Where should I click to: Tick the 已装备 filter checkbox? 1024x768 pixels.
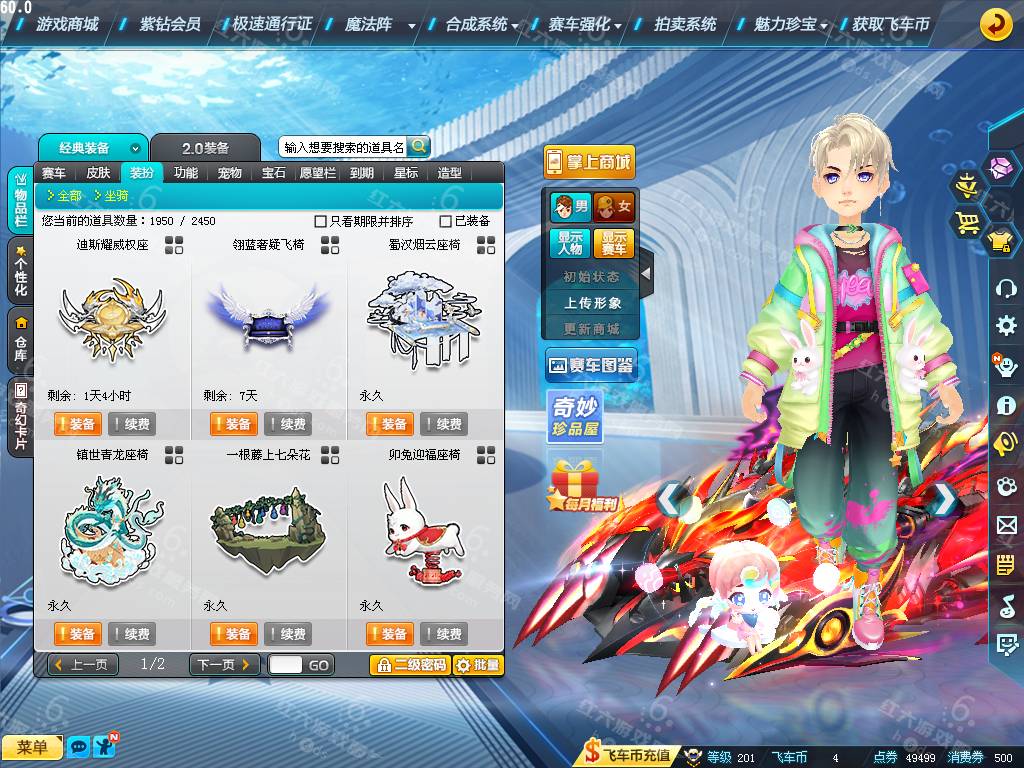446,221
